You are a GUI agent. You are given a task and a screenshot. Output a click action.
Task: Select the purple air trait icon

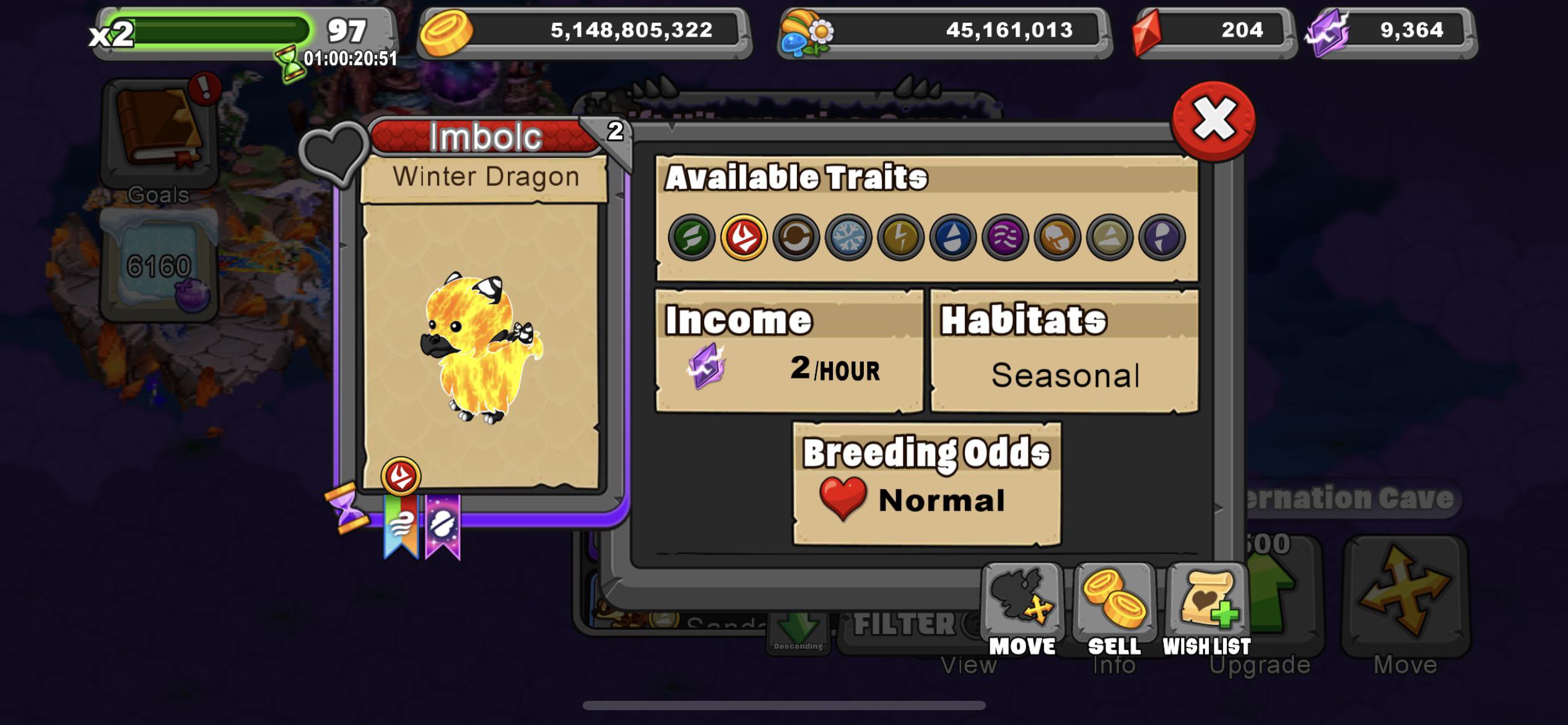click(1005, 237)
